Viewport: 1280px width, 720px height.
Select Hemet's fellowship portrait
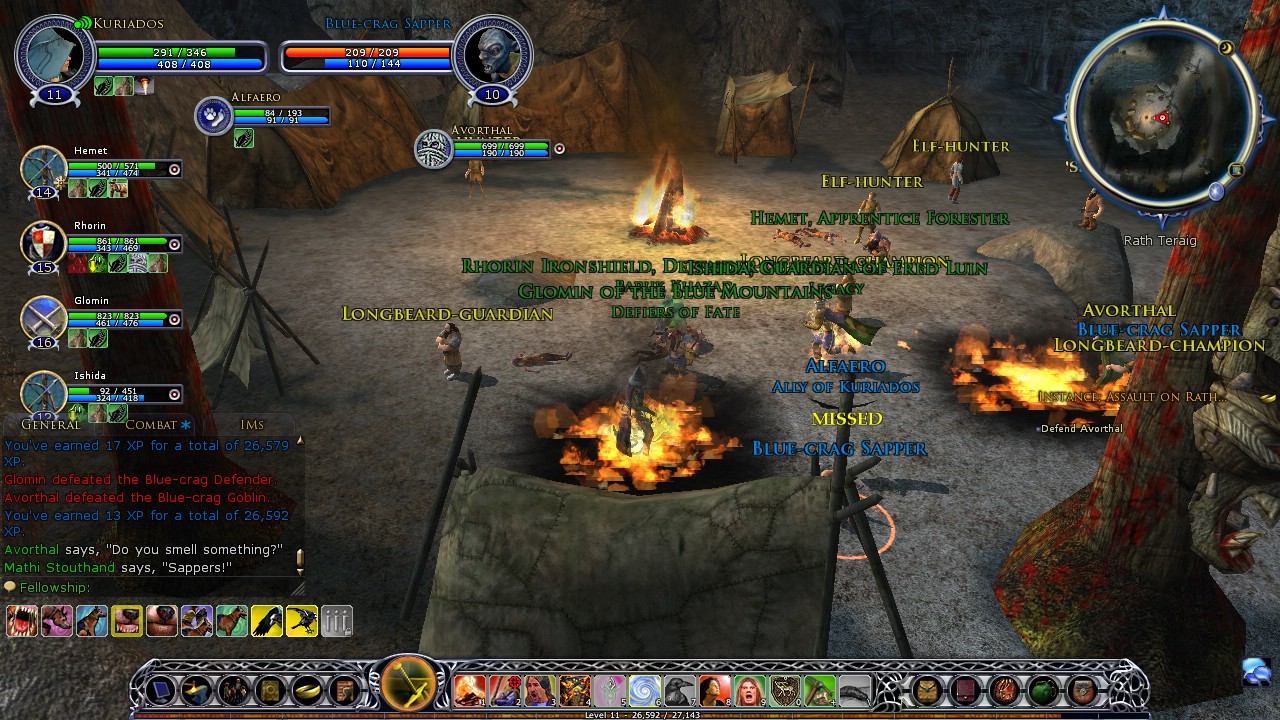[43, 168]
